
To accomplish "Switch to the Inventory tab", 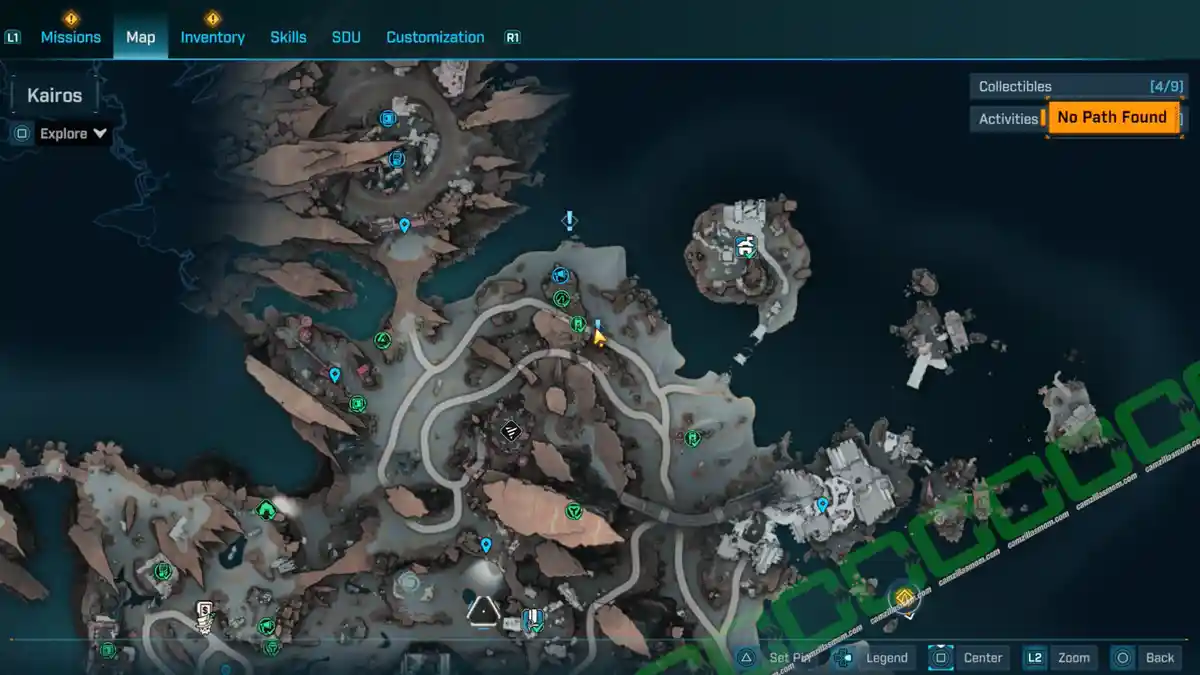I will pos(212,37).
